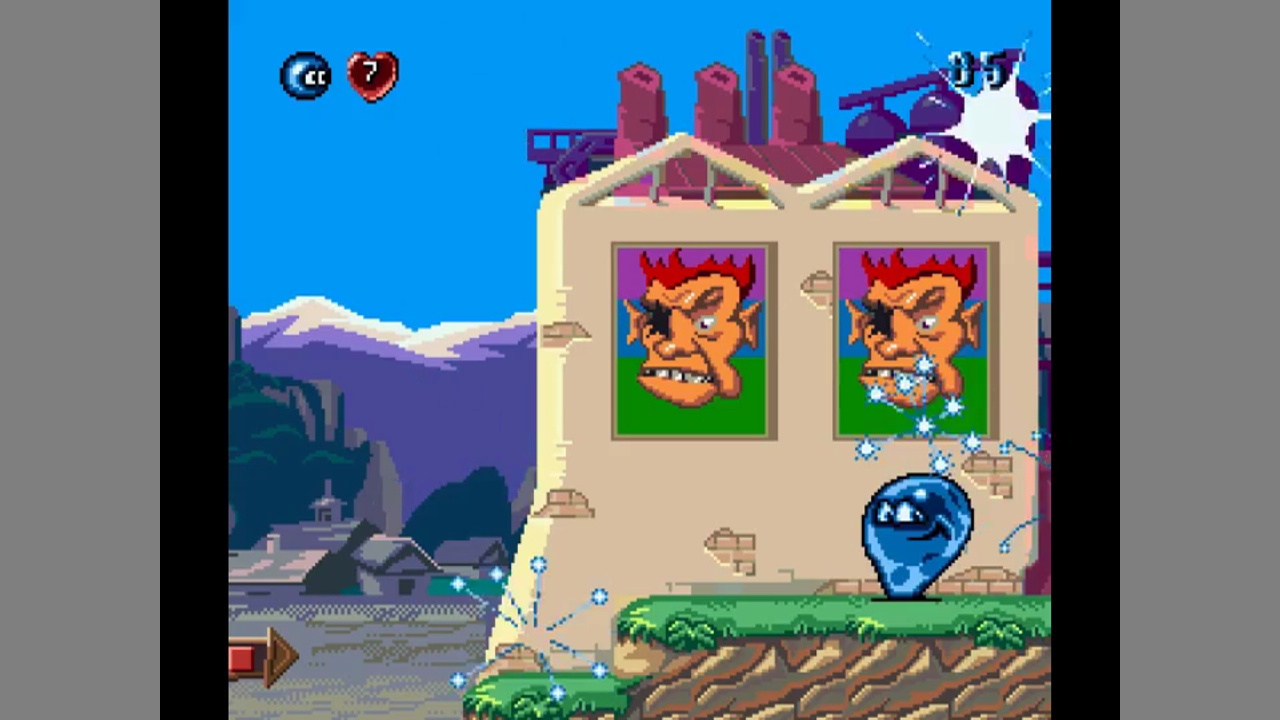Select the red heart icon

coord(372,75)
